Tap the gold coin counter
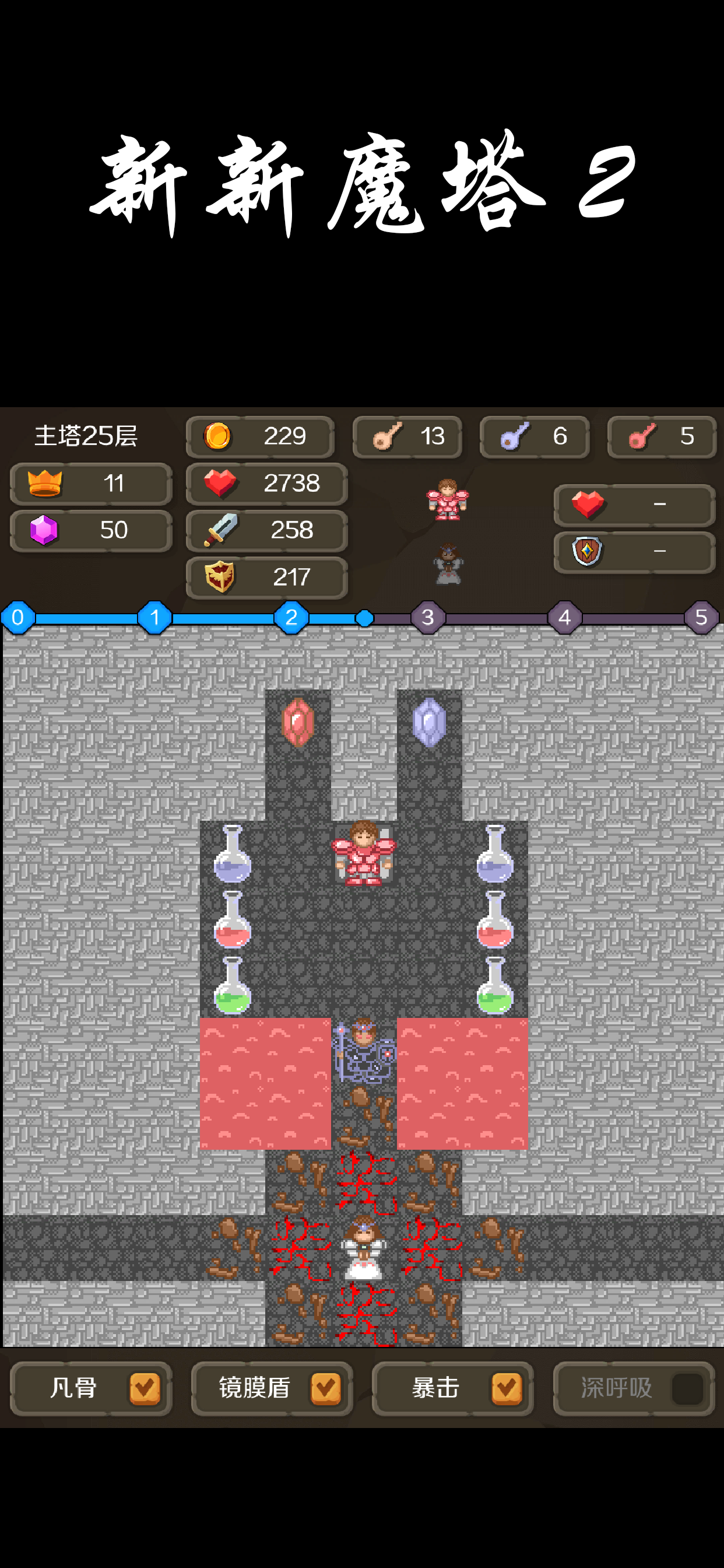The image size is (724, 1568). pyautogui.click(x=260, y=436)
